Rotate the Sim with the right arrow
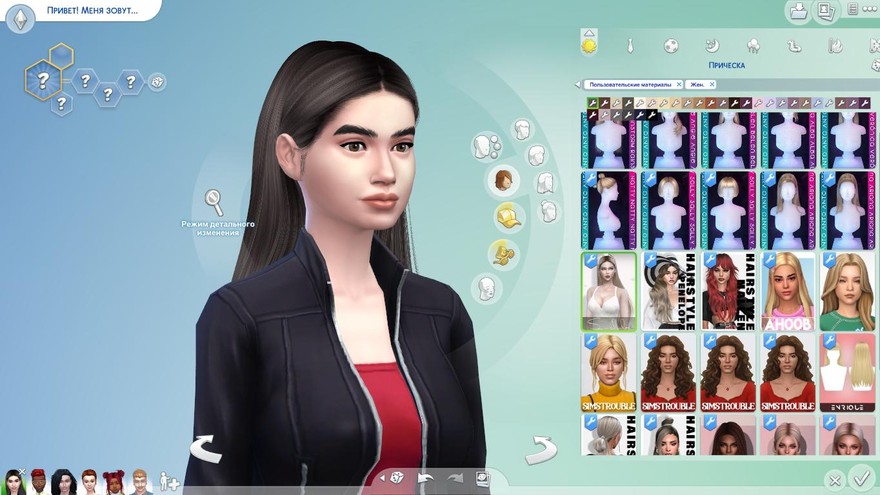 (541, 449)
